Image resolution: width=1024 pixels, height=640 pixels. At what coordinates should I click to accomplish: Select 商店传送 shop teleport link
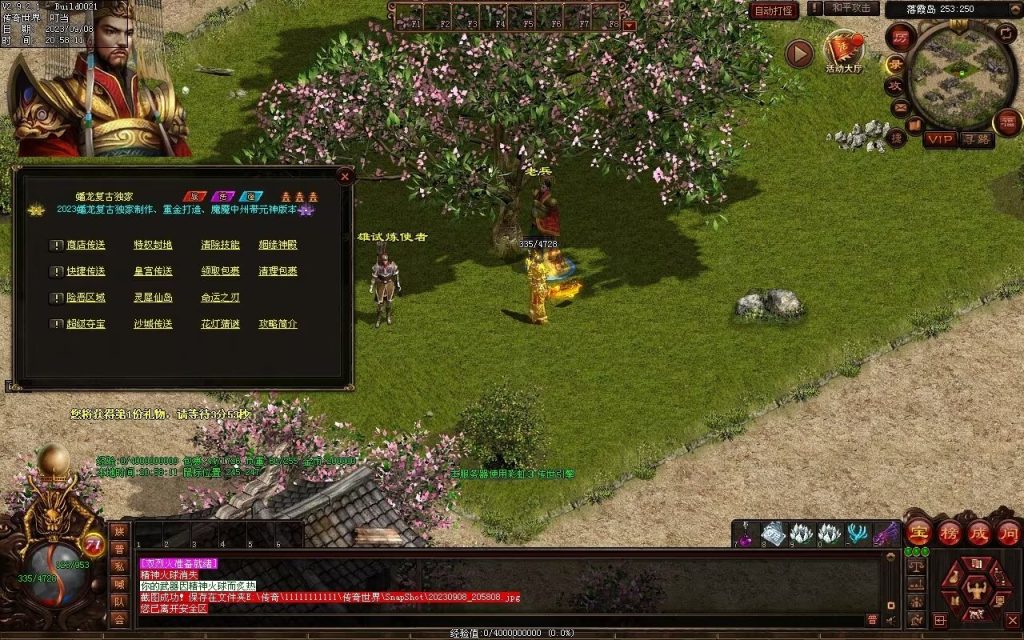(85, 245)
